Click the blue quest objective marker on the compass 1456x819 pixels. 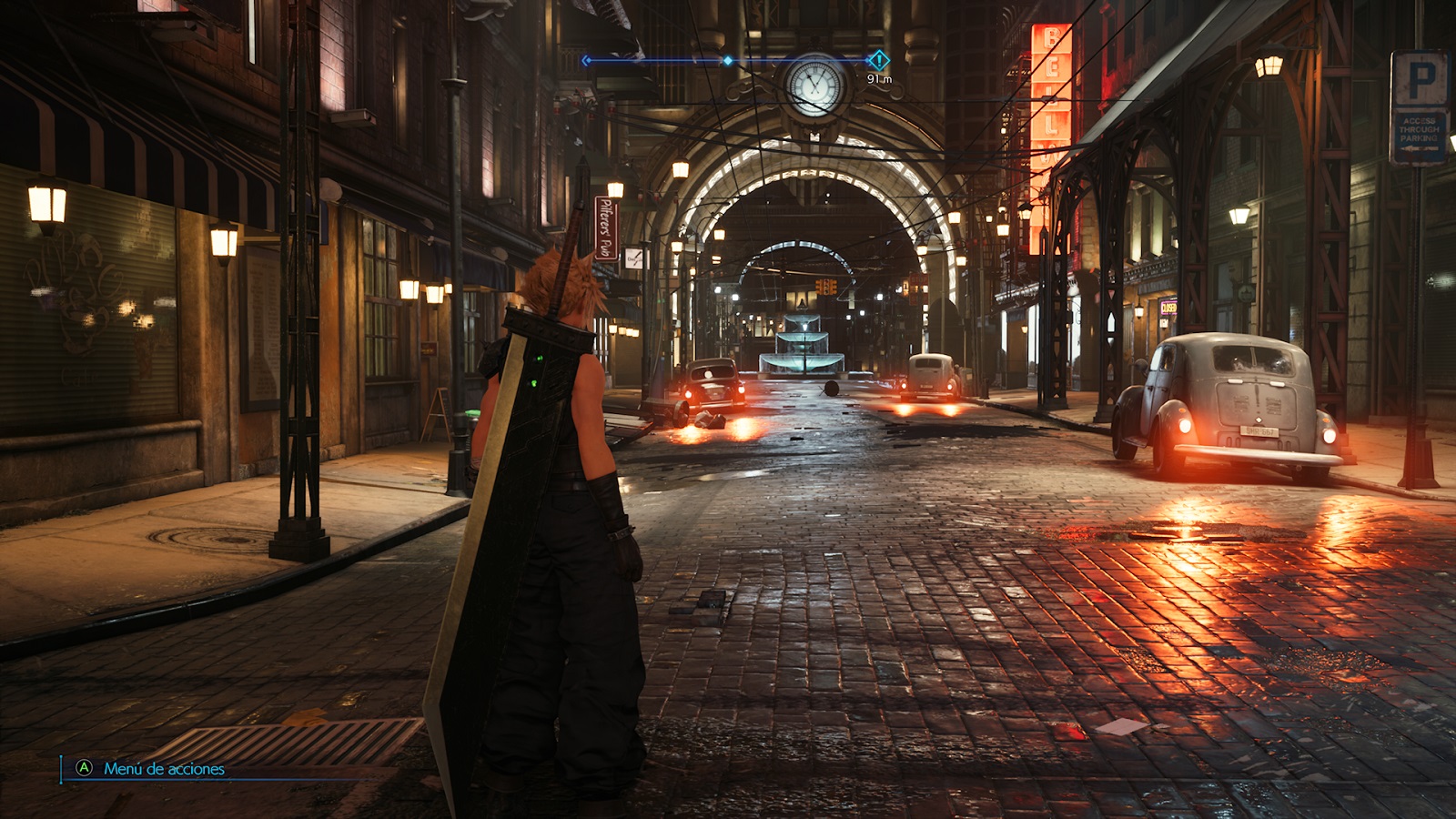click(x=878, y=60)
